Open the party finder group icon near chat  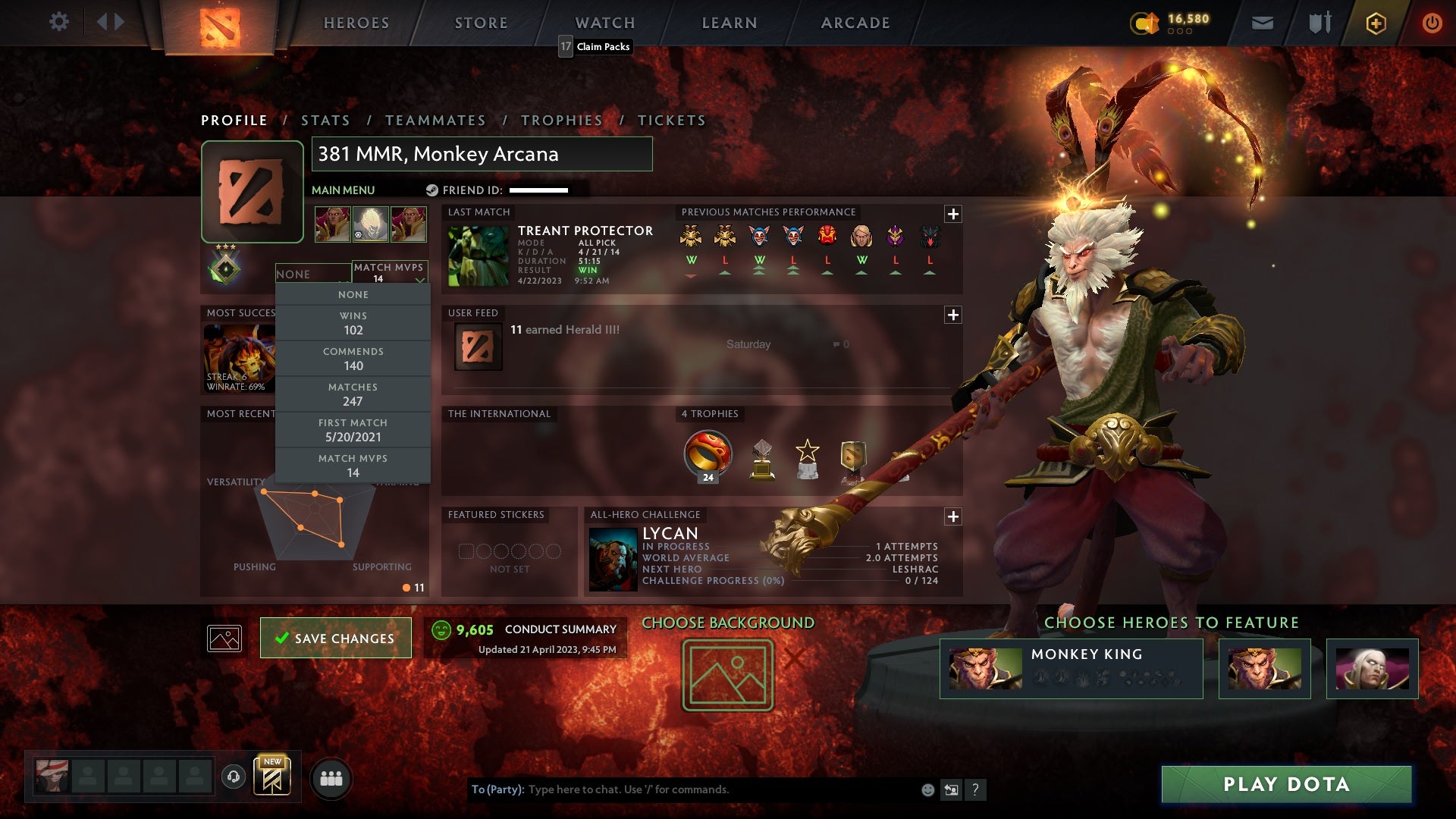[332, 777]
